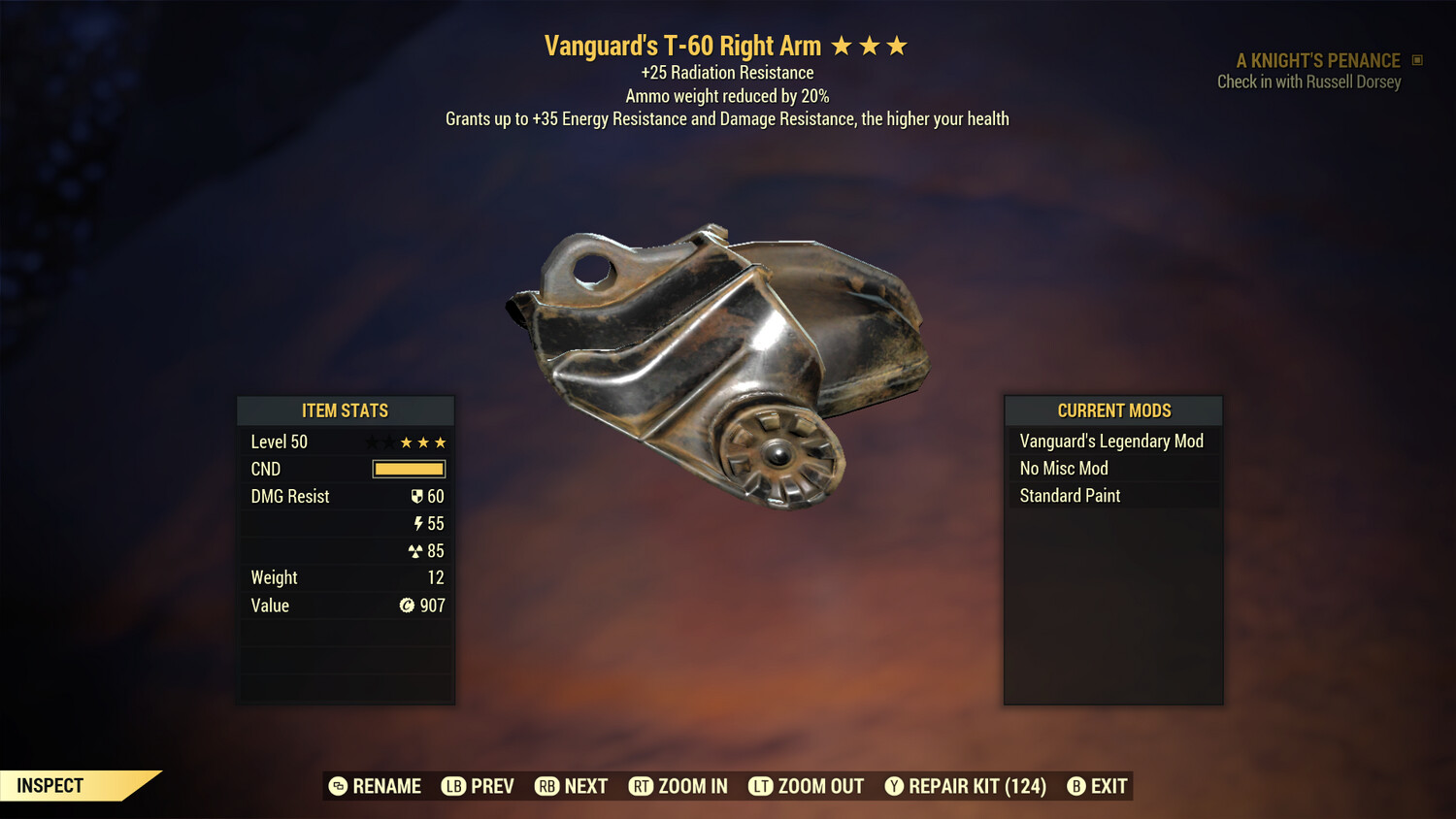Click the LB Prev controller icon
The image size is (1456, 819).
452,786
